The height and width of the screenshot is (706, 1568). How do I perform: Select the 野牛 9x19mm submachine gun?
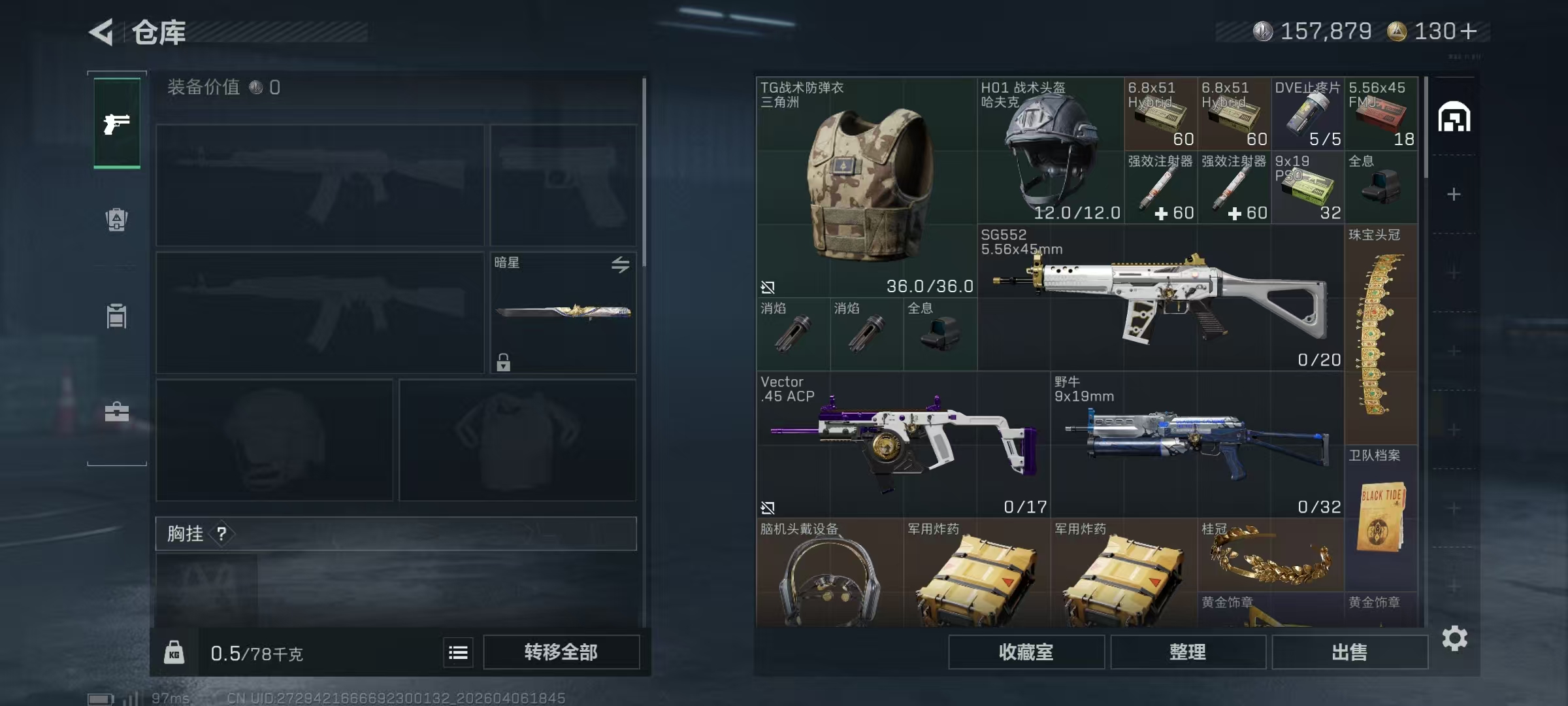[x=1197, y=445]
